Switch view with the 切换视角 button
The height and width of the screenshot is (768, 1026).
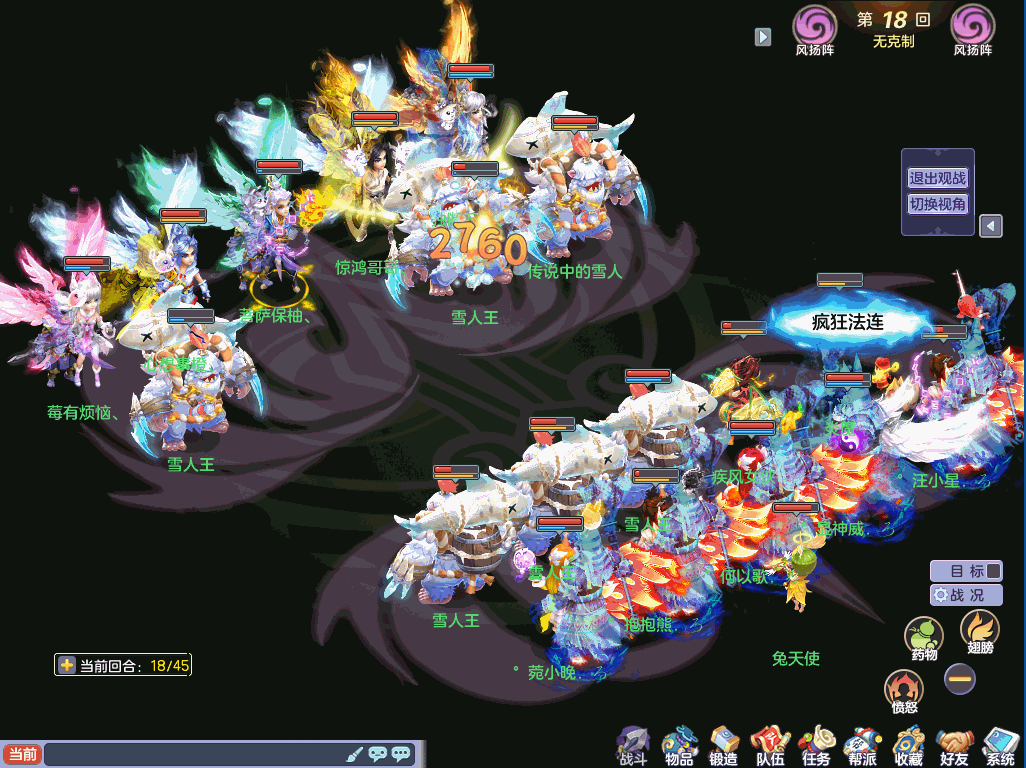pyautogui.click(x=937, y=204)
